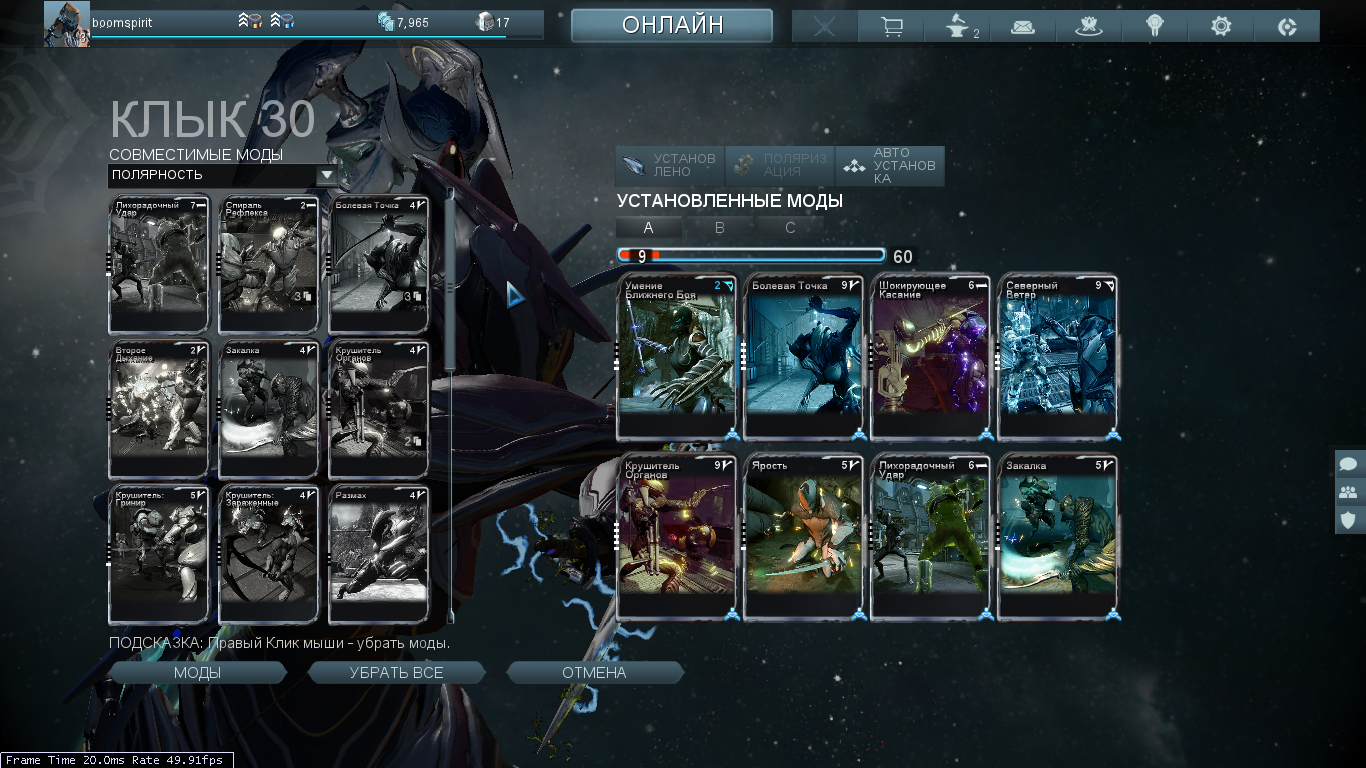Select mod configuration A tab
The image size is (1366, 768).
648,228
